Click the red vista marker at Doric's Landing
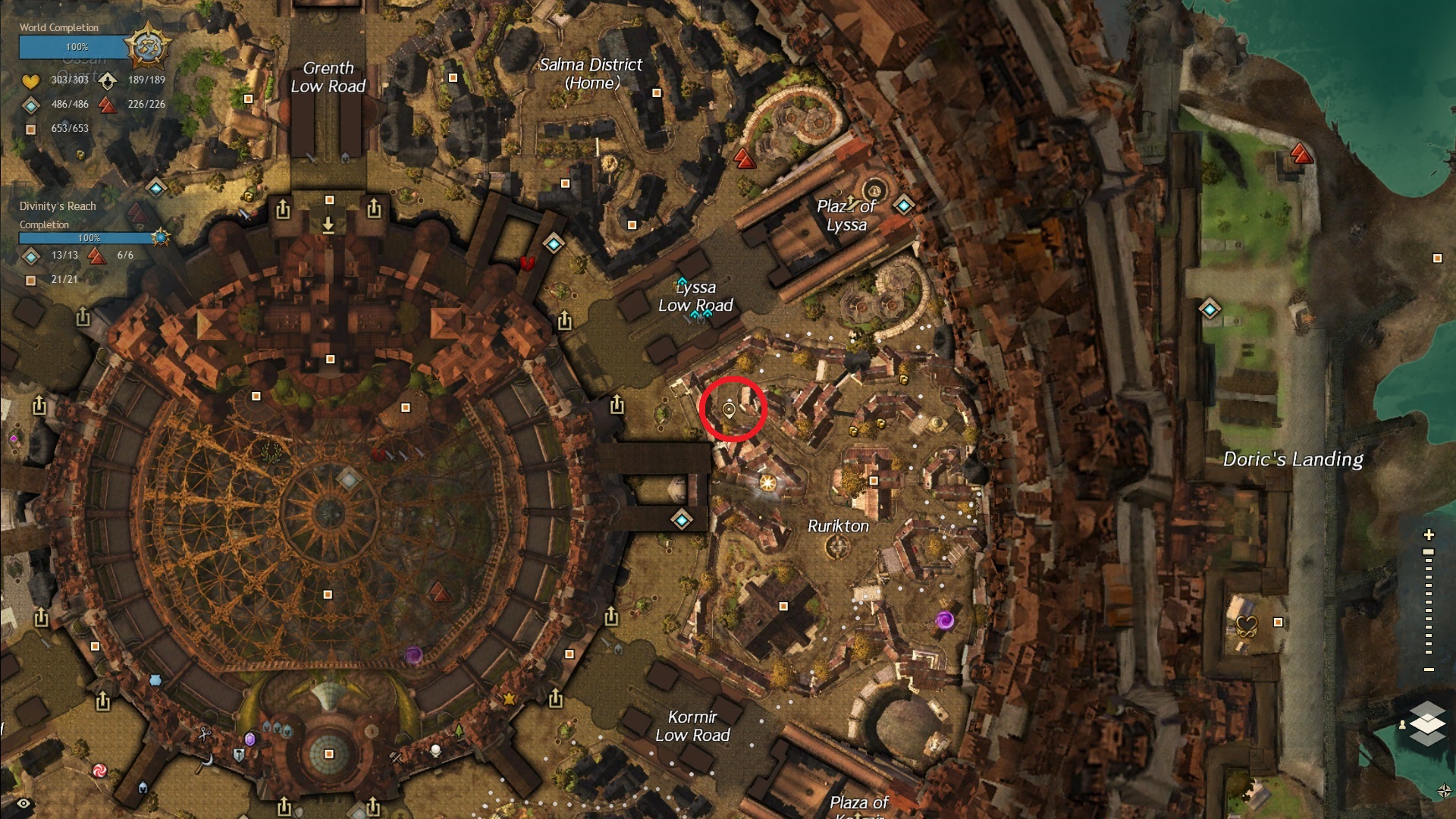 (x=1301, y=155)
